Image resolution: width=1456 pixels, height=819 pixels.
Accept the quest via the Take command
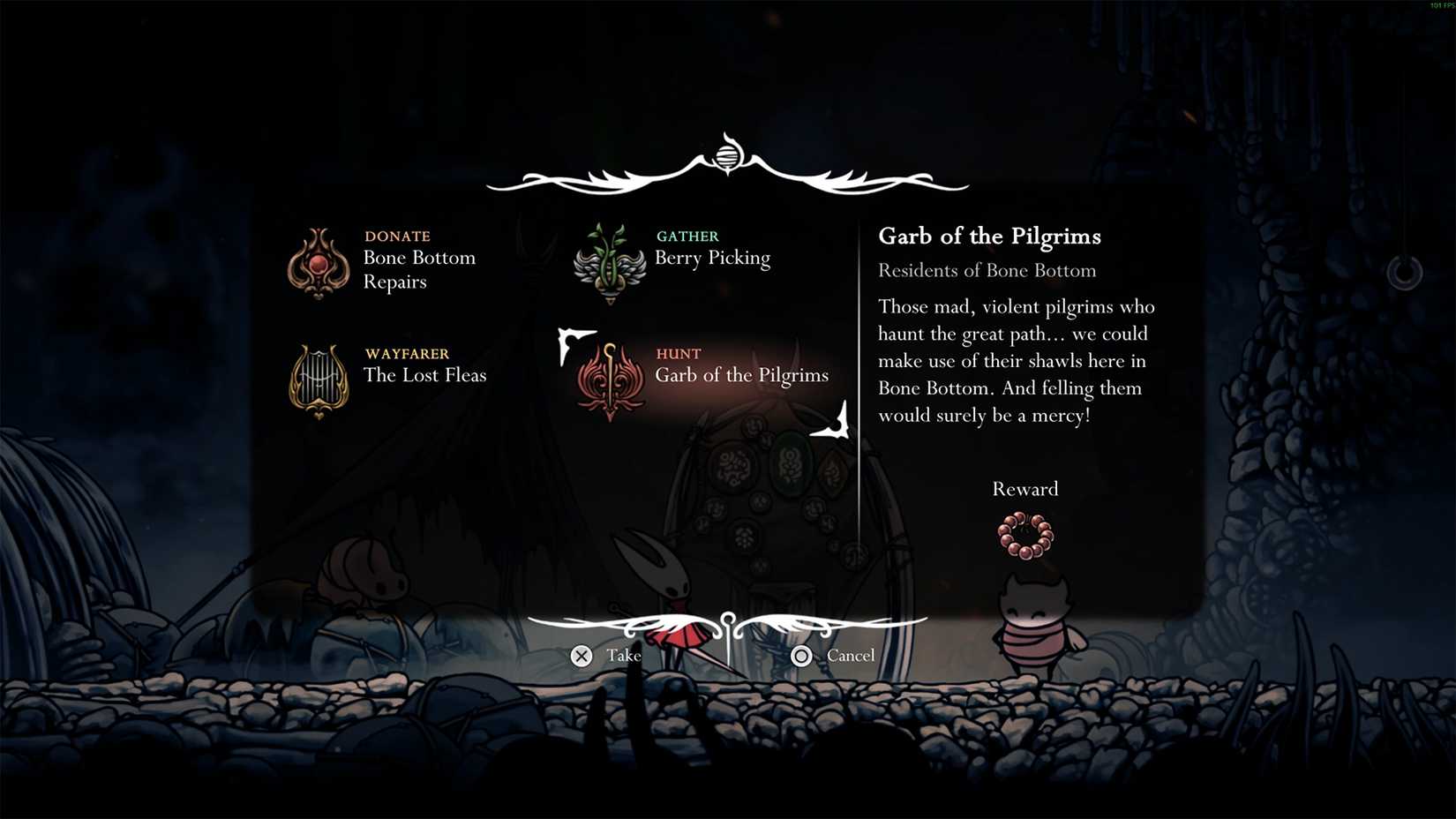coord(624,656)
